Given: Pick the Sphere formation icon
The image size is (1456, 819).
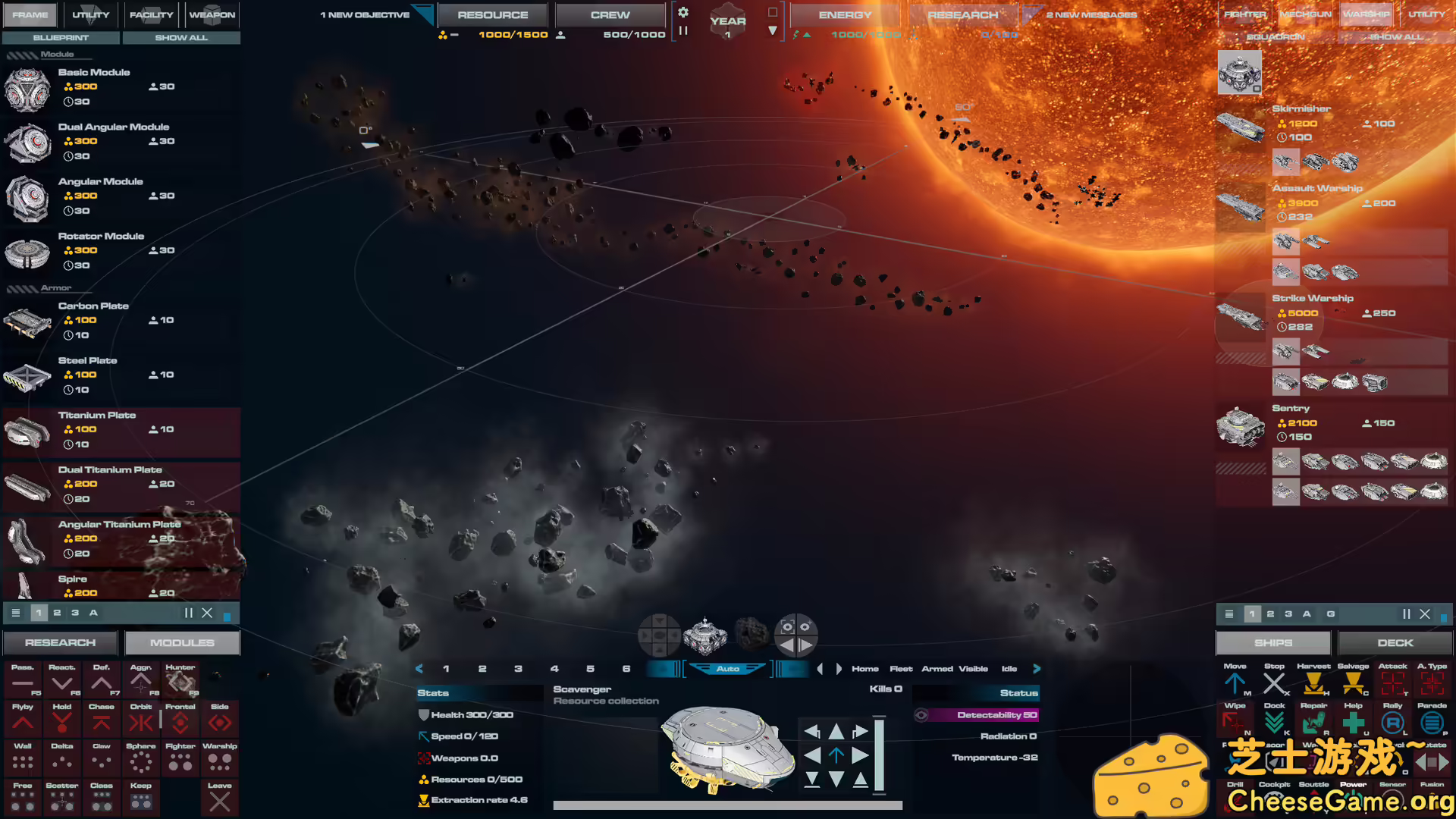Looking at the screenshot, I should pos(141,758).
